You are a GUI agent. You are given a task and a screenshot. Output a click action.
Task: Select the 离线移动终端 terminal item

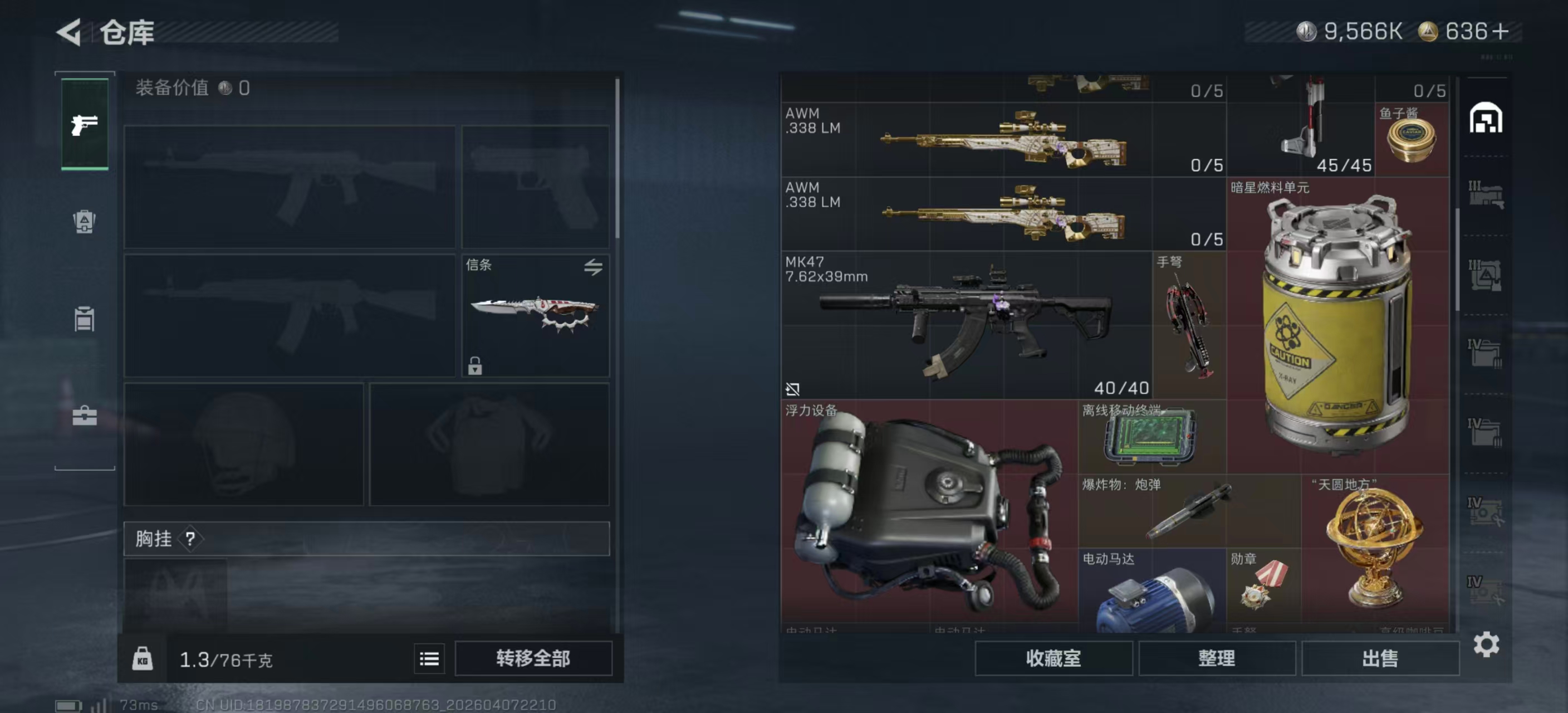tap(1150, 437)
